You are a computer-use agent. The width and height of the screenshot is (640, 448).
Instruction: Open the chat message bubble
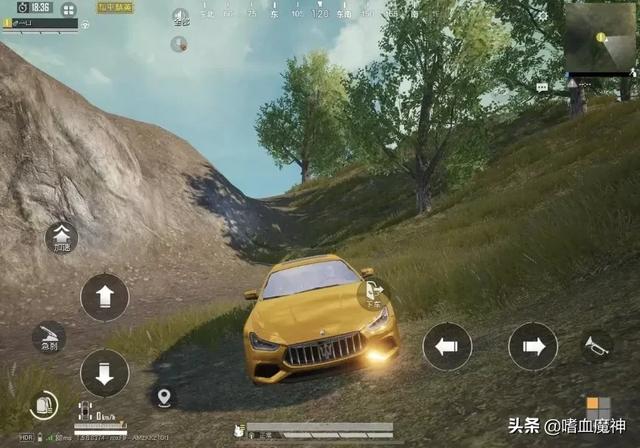click(x=542, y=88)
